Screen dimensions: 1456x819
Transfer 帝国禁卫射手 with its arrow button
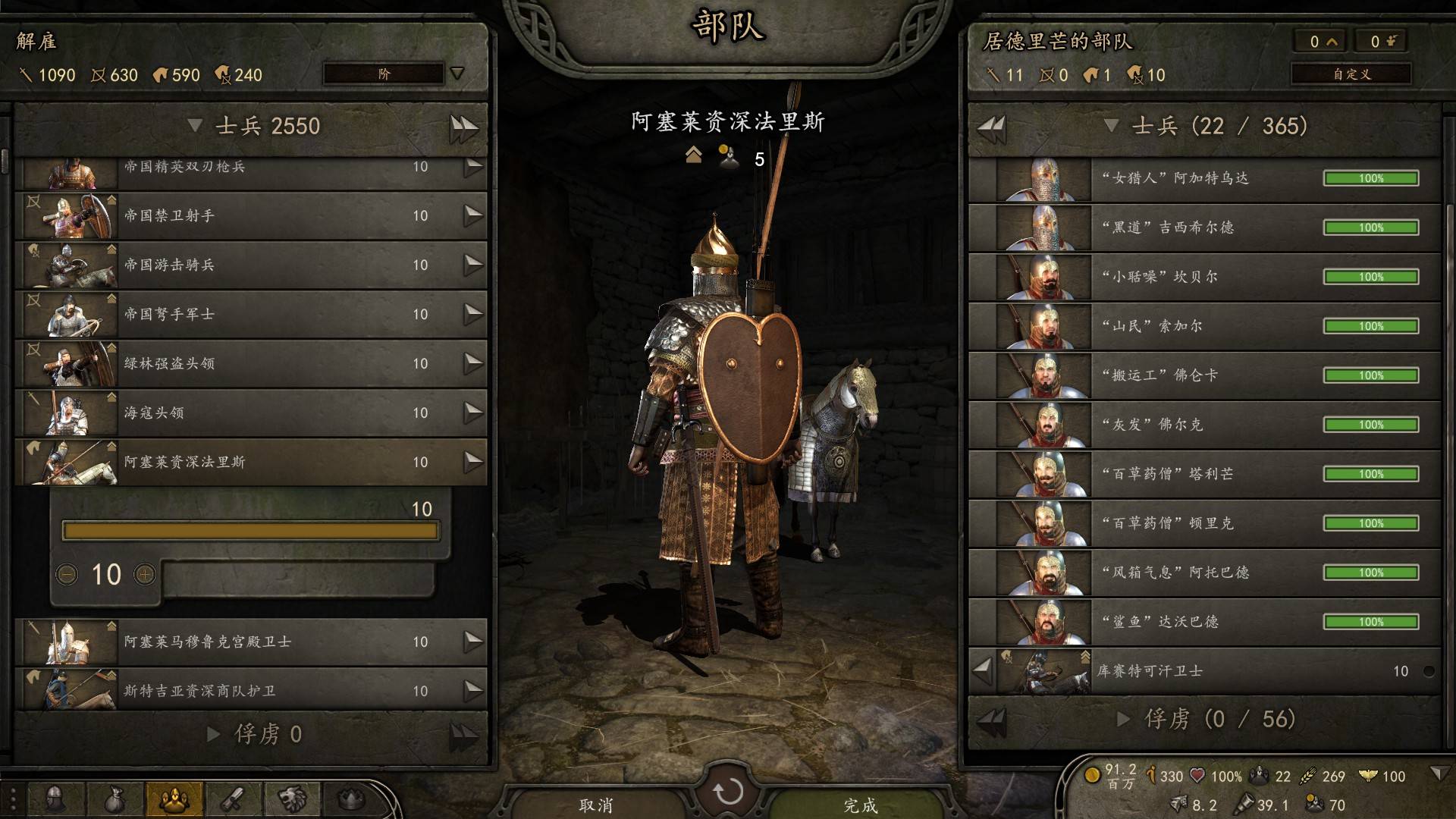click(x=473, y=215)
